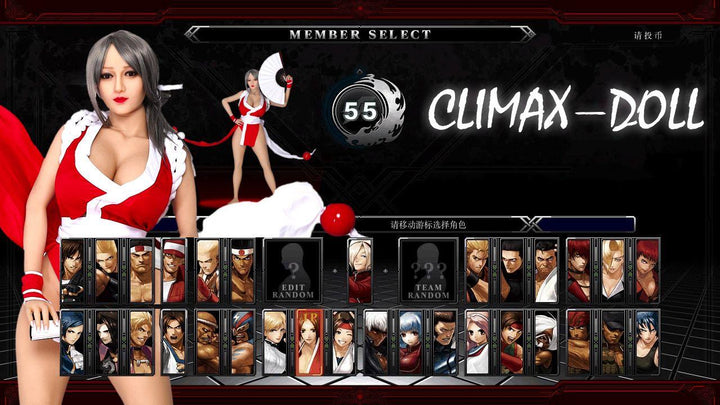Image resolution: width=720 pixels, height=405 pixels.
Task: Choose the EDIT RANDOM tile
Action: point(292,270)
